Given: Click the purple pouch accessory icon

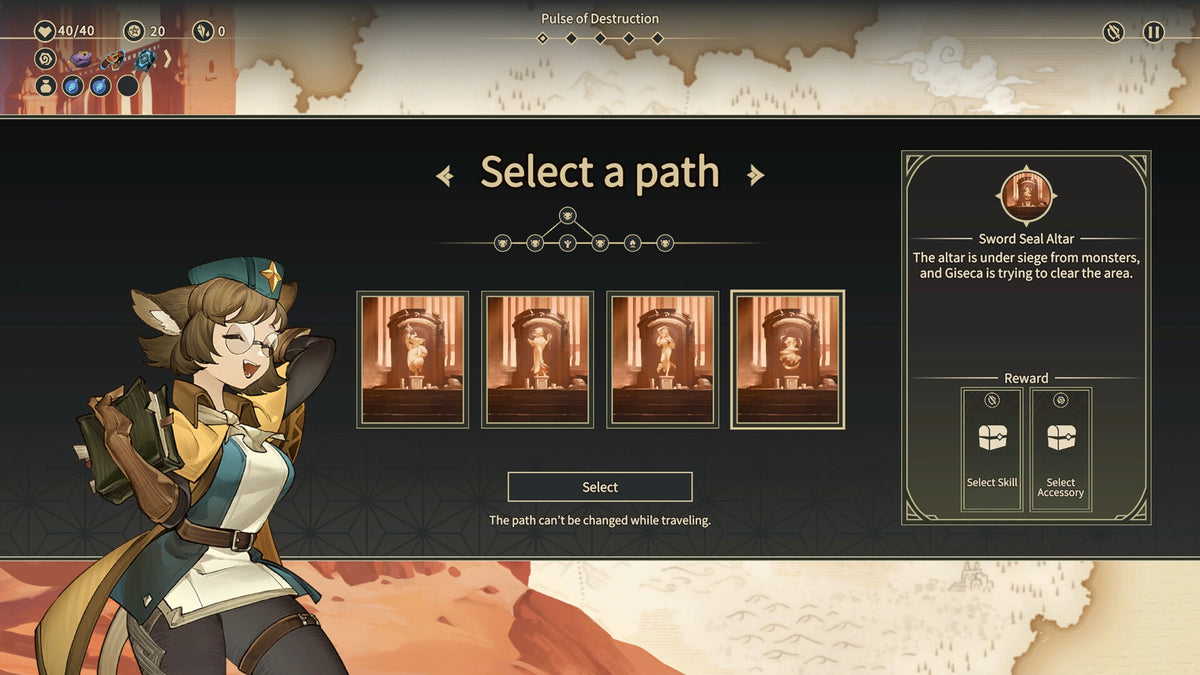Looking at the screenshot, I should 81,60.
